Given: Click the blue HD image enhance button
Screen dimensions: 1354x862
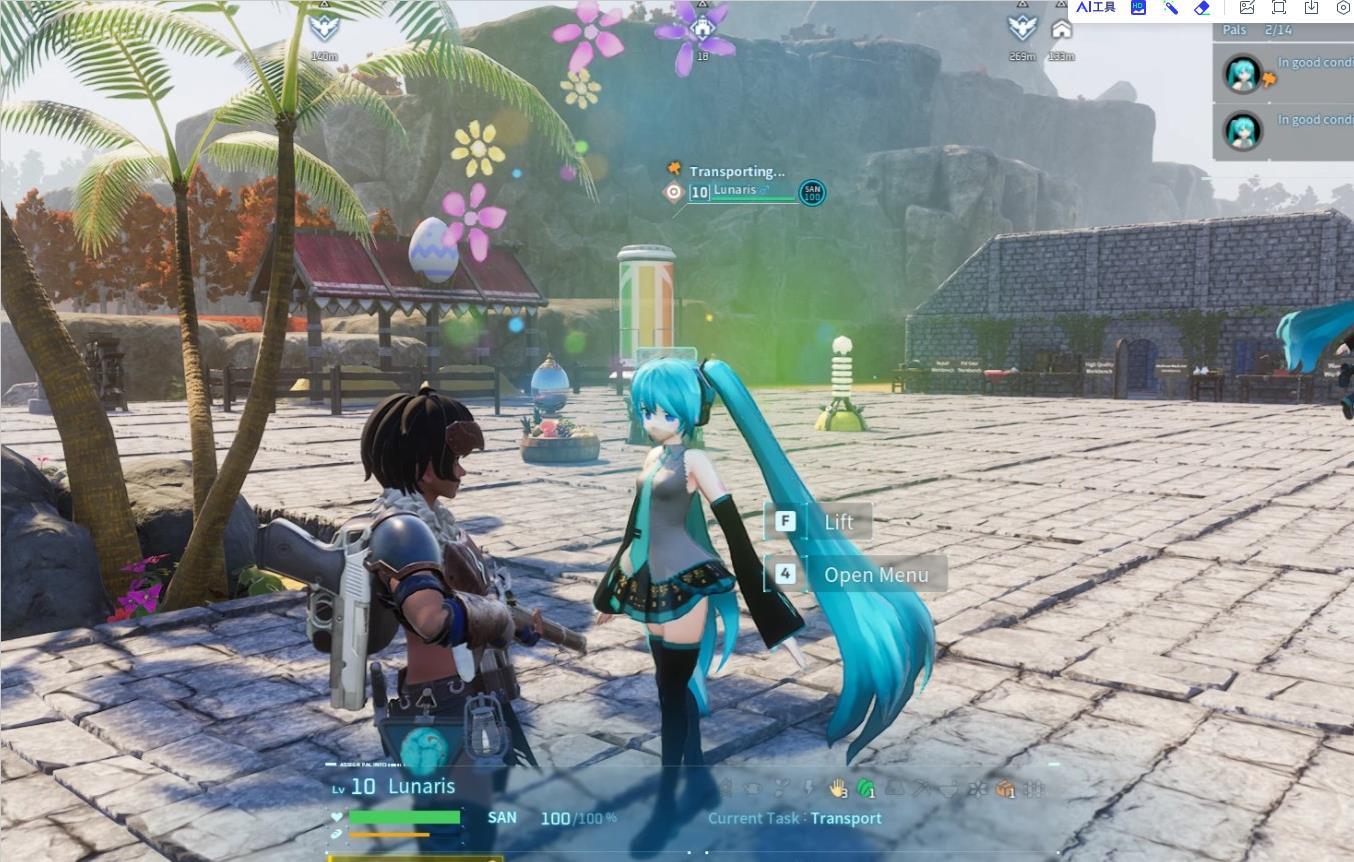Looking at the screenshot, I should pos(1138,8).
